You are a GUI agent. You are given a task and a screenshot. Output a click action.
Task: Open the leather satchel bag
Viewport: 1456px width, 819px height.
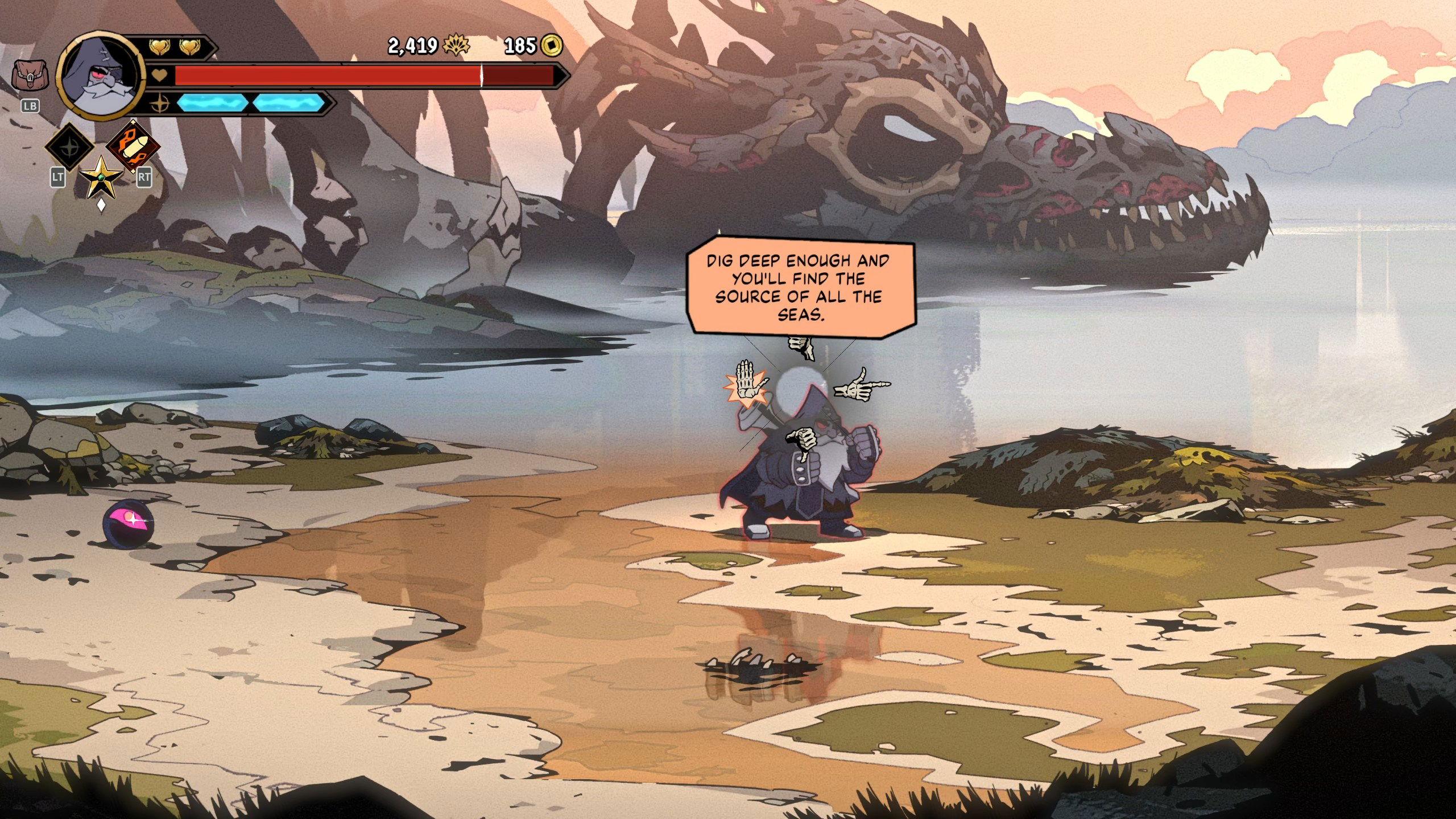pos(30,76)
